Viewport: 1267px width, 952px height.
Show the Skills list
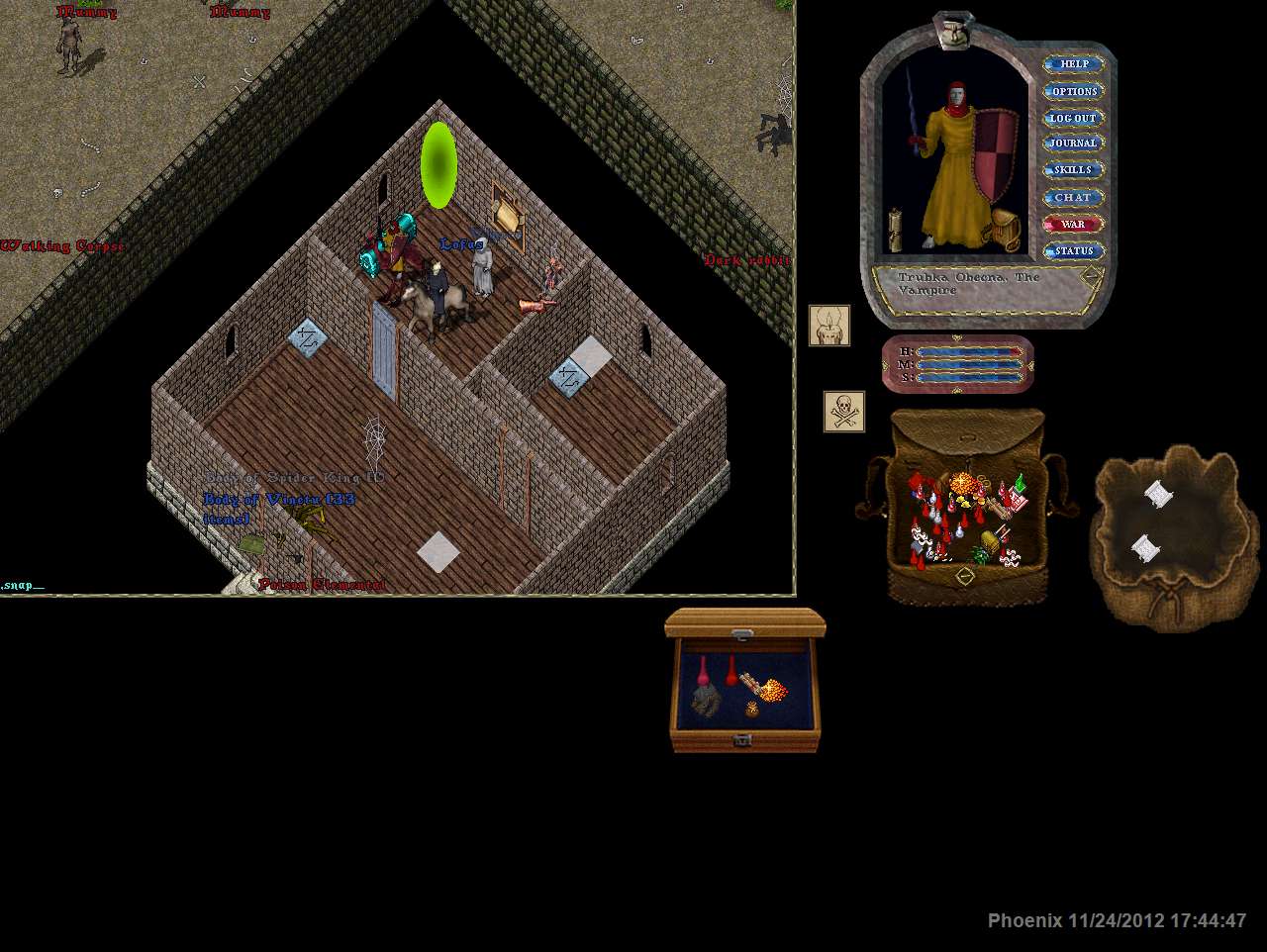(1074, 170)
